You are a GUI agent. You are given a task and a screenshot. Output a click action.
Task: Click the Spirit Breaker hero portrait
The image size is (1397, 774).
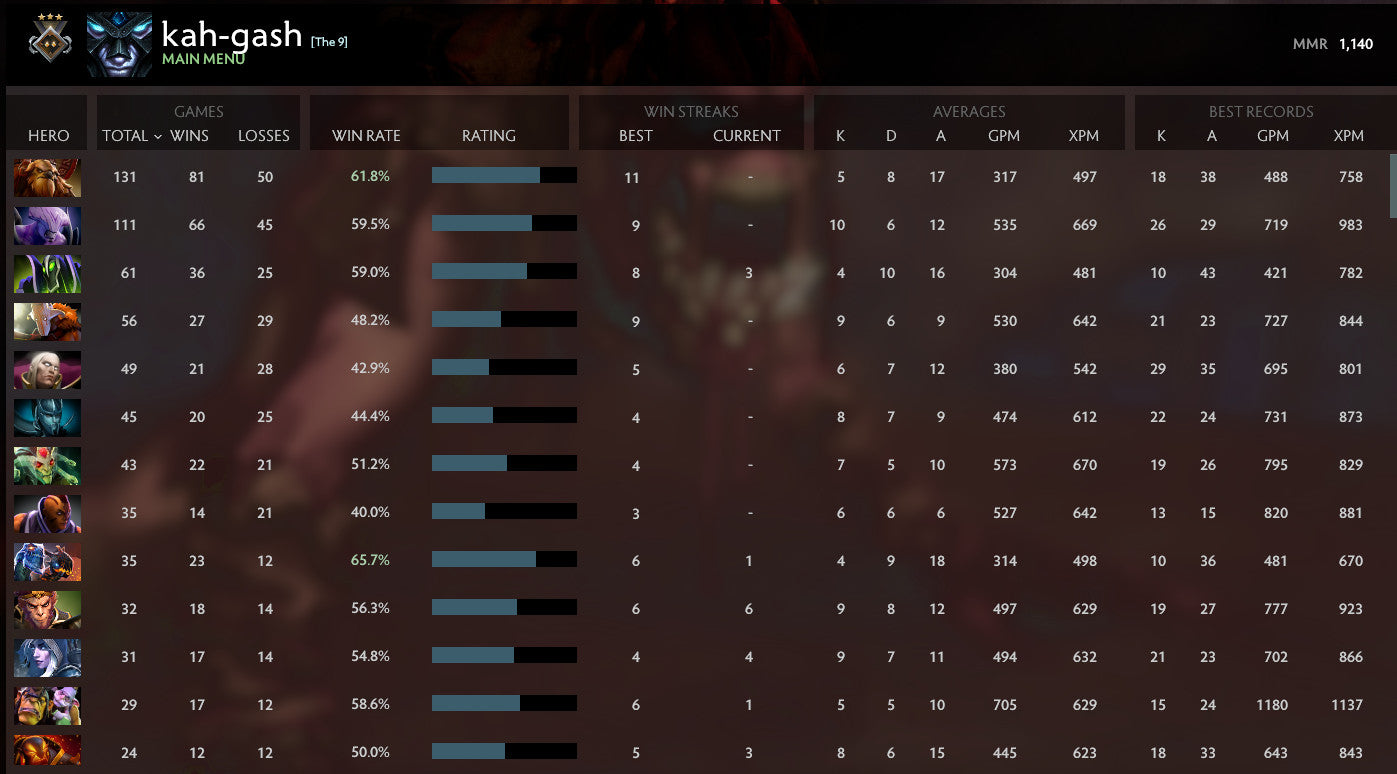46,560
